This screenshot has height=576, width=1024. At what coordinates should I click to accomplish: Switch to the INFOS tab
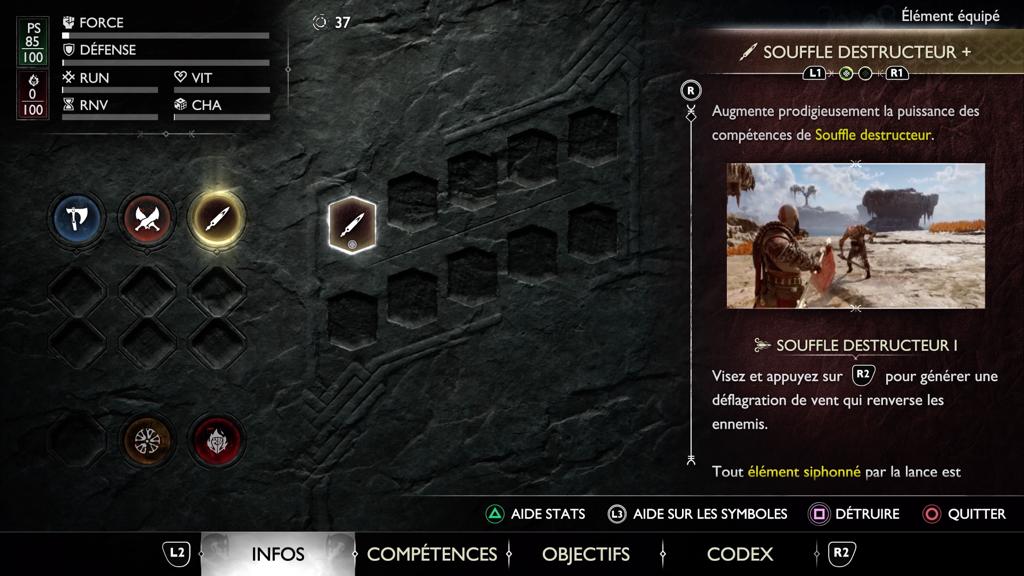click(x=278, y=554)
